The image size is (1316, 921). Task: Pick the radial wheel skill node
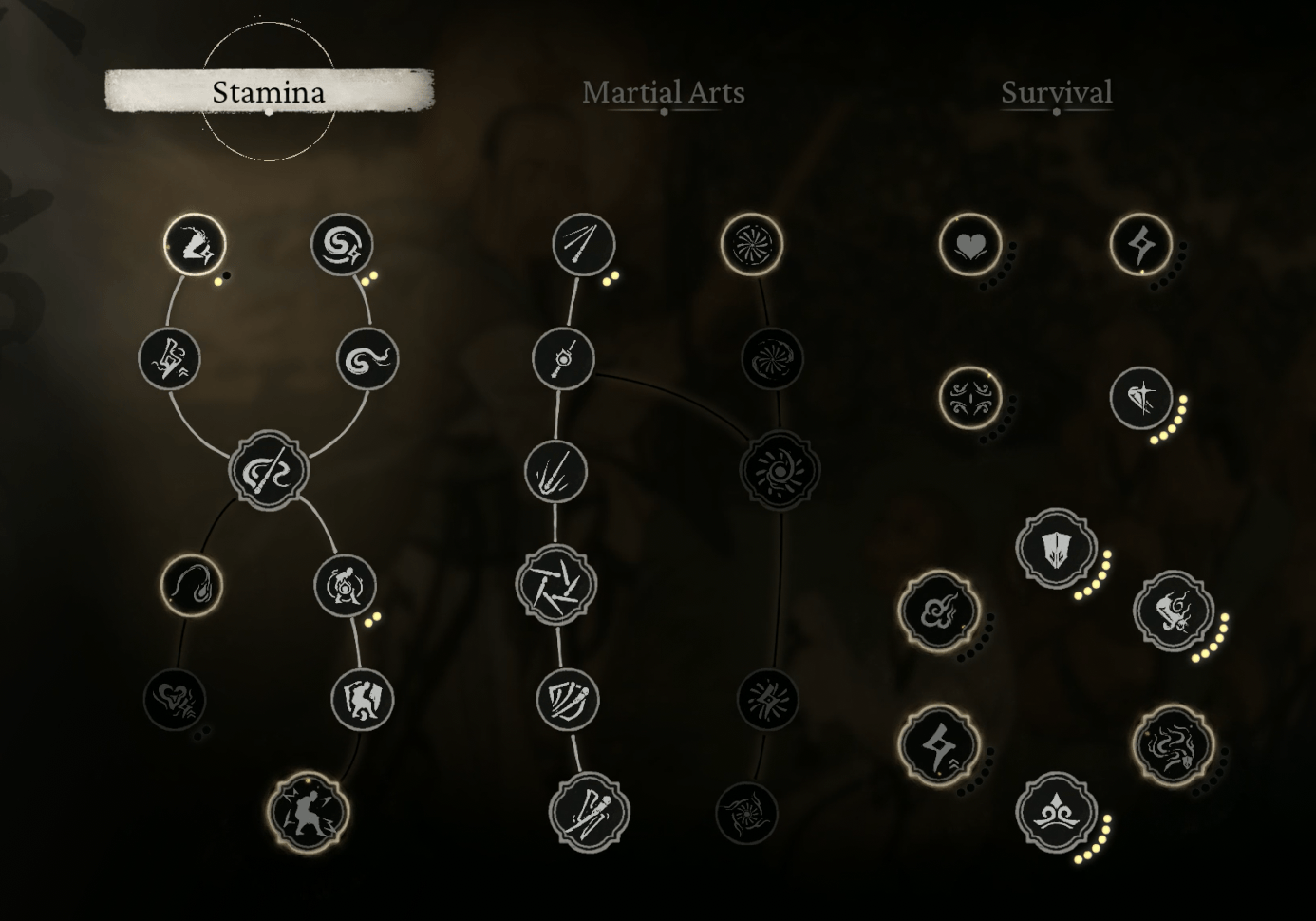751,245
